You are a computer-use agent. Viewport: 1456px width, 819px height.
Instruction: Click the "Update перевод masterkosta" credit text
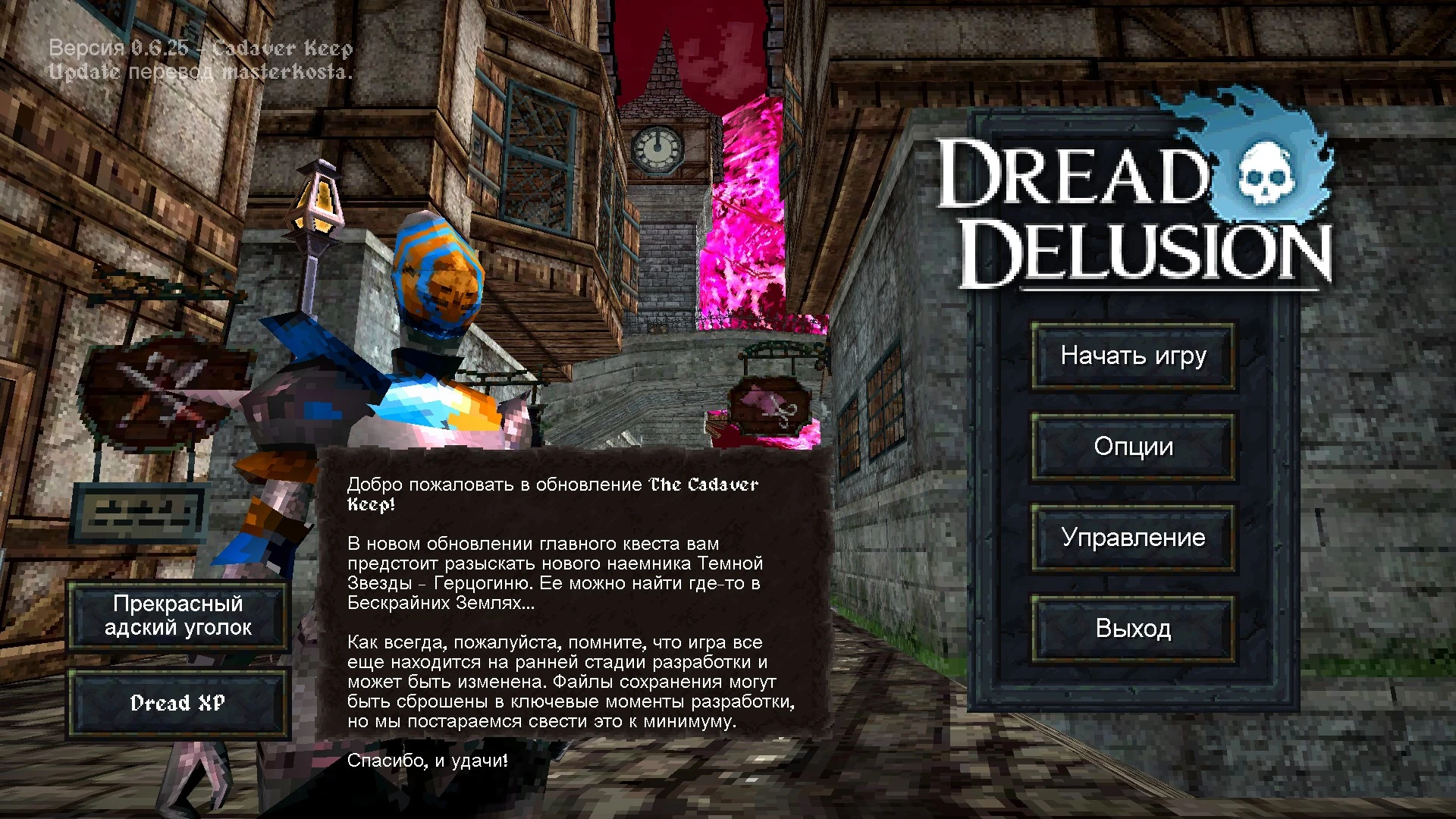click(x=200, y=73)
